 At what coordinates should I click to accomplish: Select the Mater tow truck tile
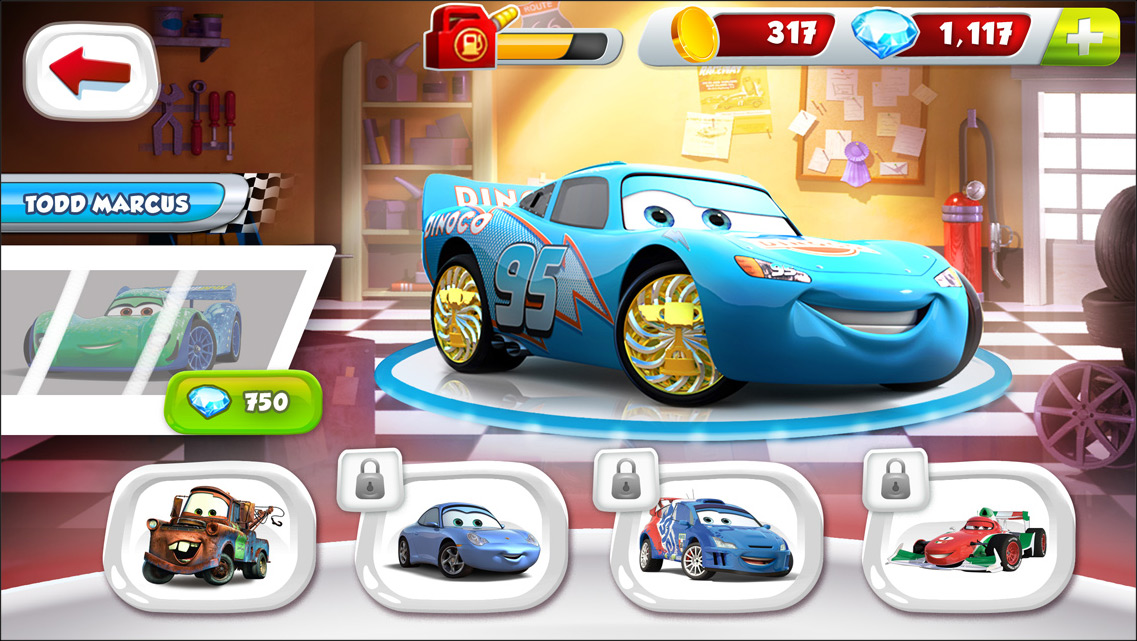(209, 536)
